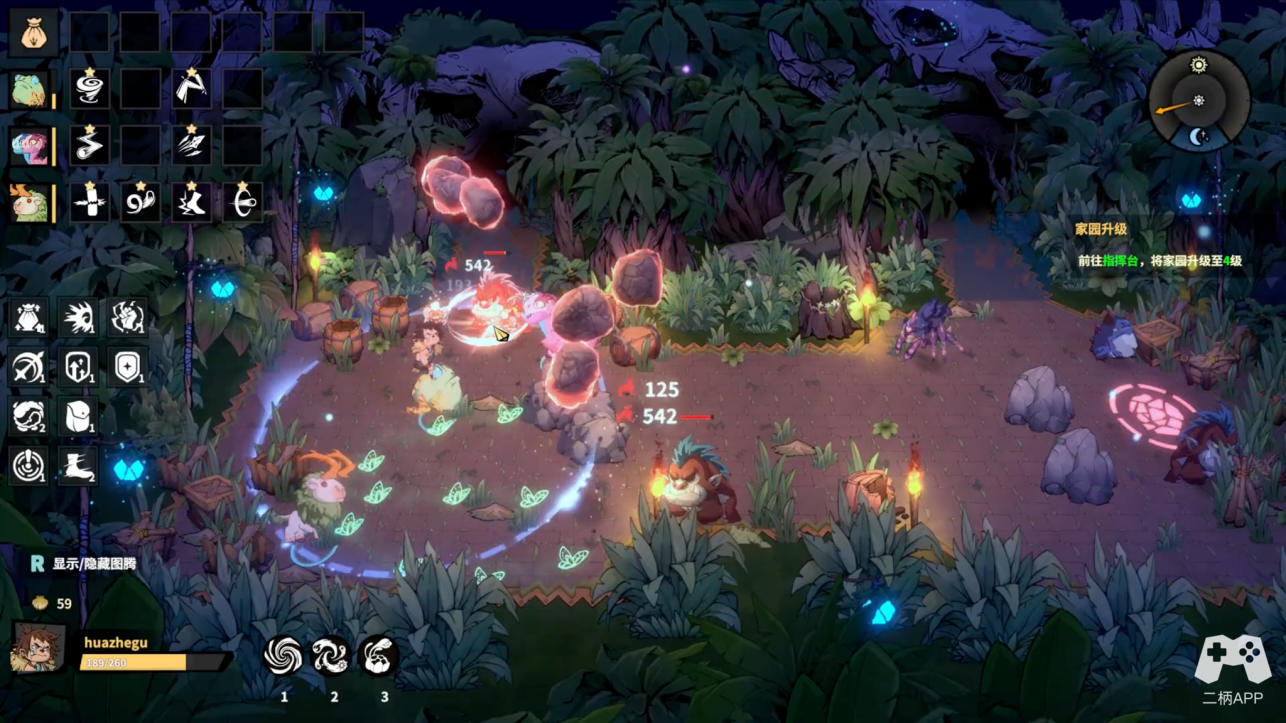Click the huazhegu player portrait
Viewport: 1286px width, 723px height.
coord(38,648)
